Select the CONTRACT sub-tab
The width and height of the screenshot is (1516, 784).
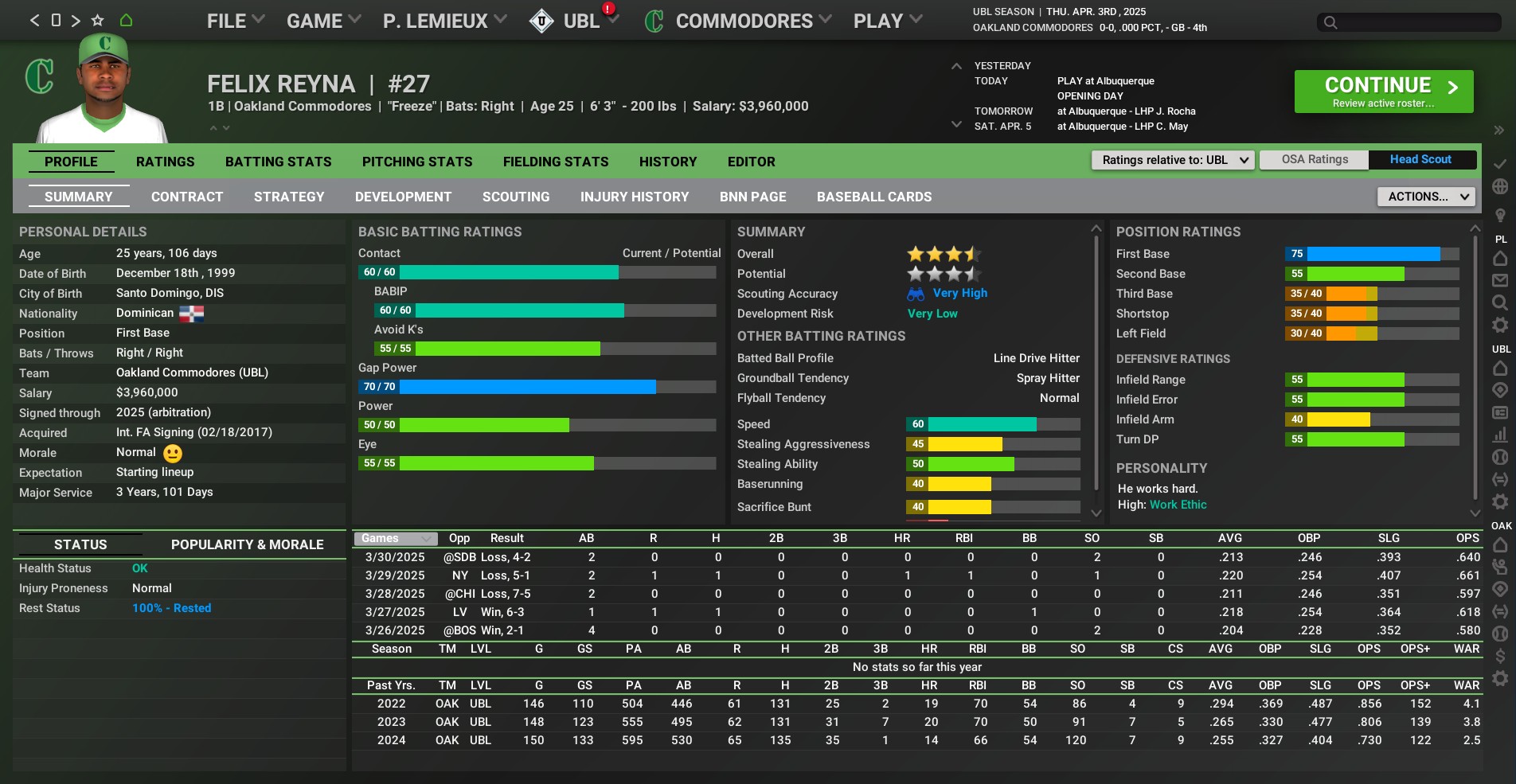coord(187,197)
